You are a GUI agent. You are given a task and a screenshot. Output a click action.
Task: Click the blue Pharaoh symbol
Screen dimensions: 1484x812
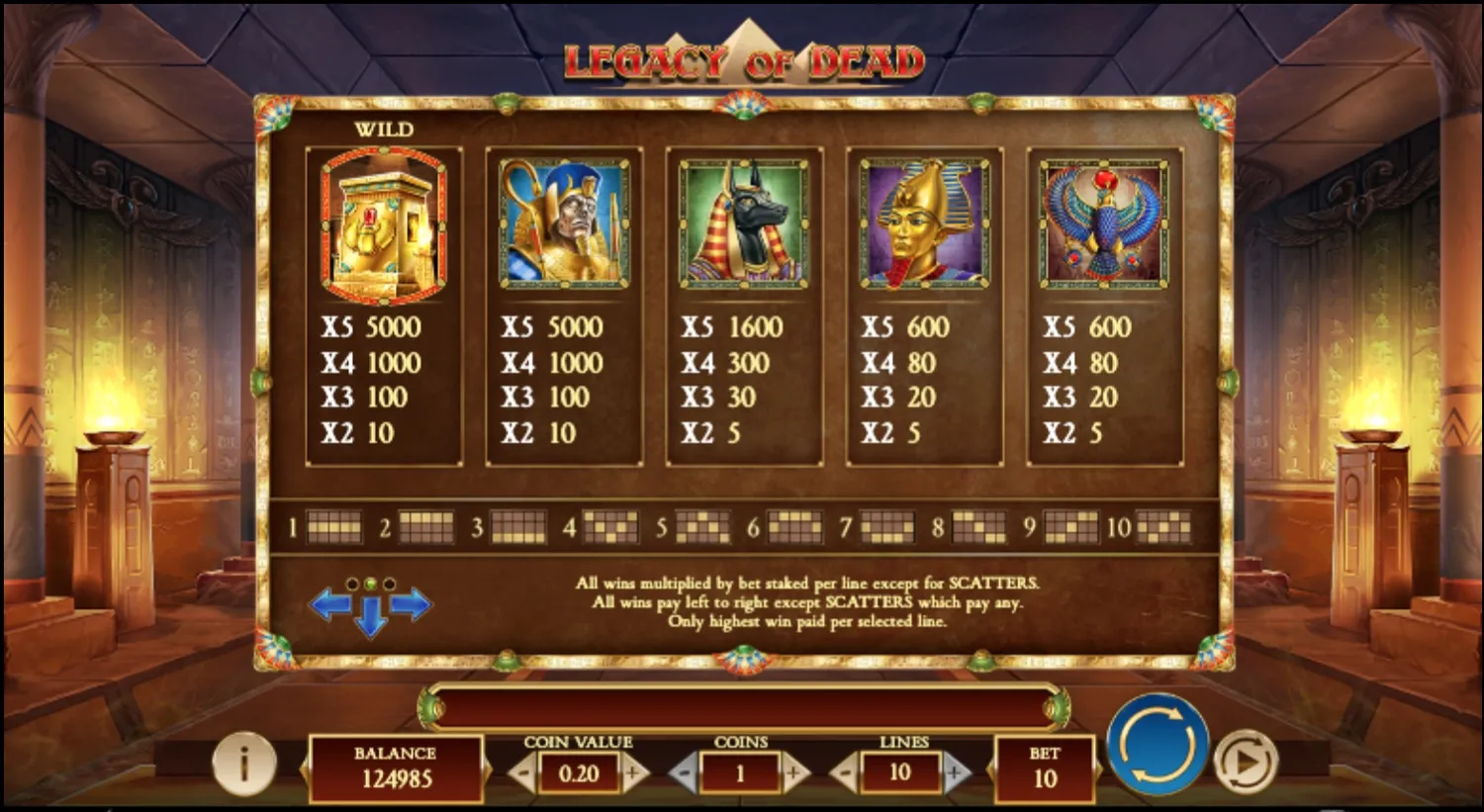point(564,223)
